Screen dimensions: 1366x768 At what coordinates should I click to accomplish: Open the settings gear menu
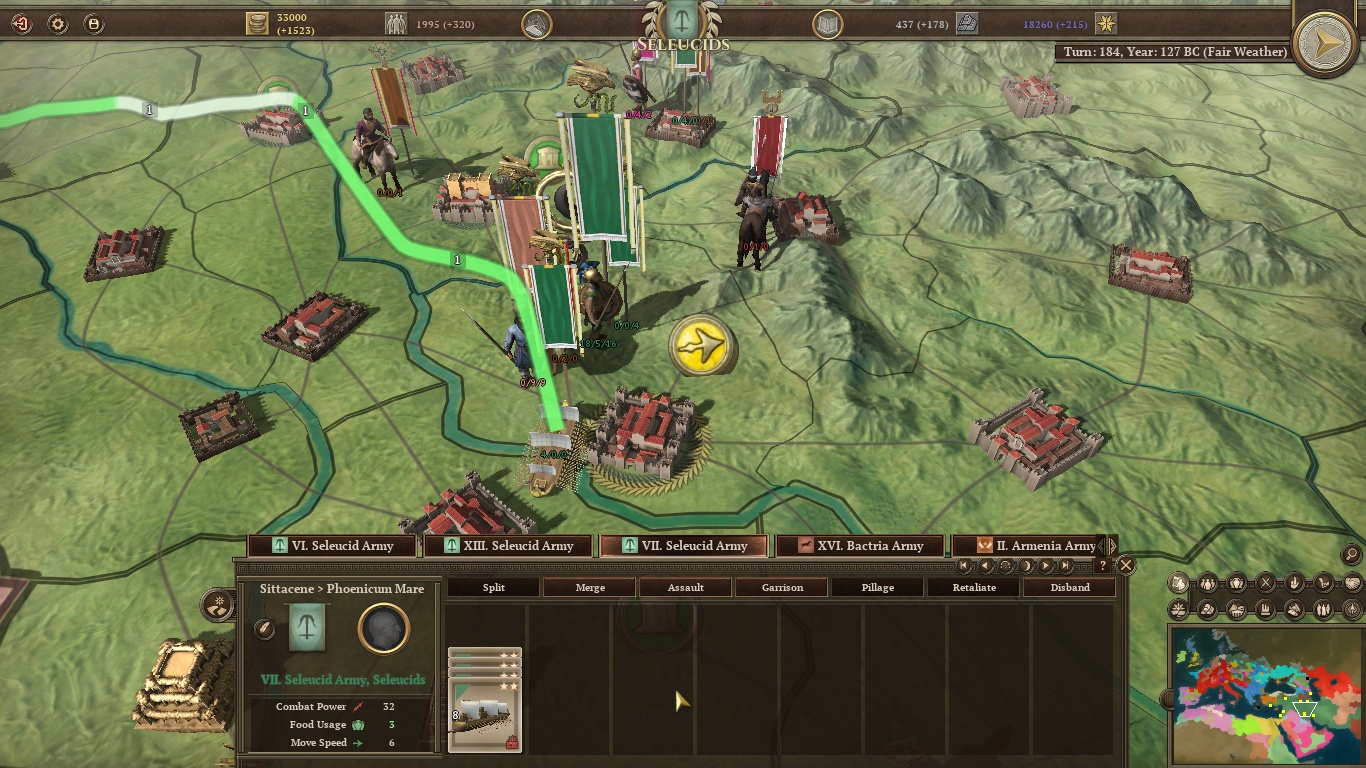[57, 23]
